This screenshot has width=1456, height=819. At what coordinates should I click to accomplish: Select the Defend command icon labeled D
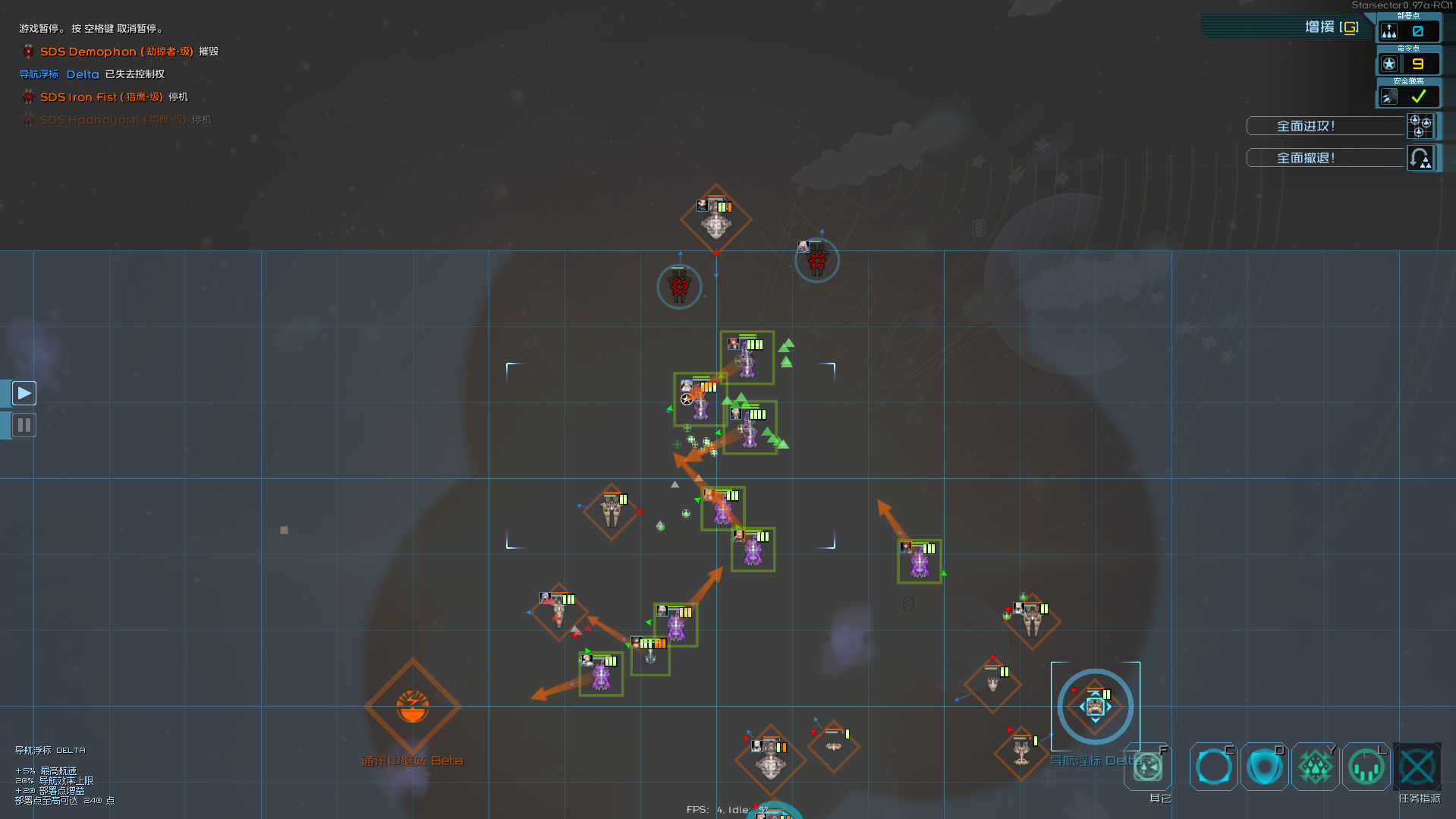click(1264, 767)
